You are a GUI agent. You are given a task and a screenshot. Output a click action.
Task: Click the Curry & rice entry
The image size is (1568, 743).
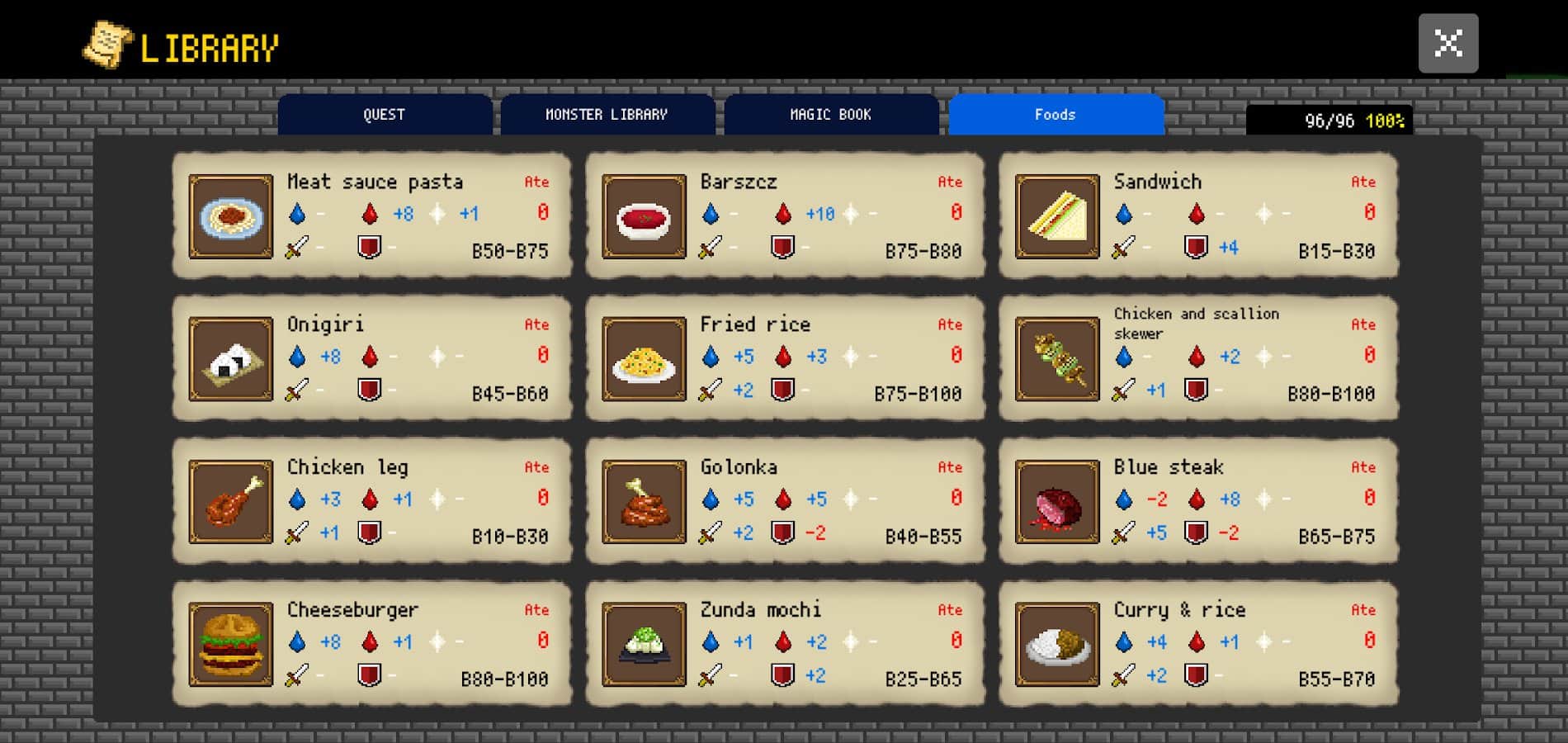click(1198, 644)
